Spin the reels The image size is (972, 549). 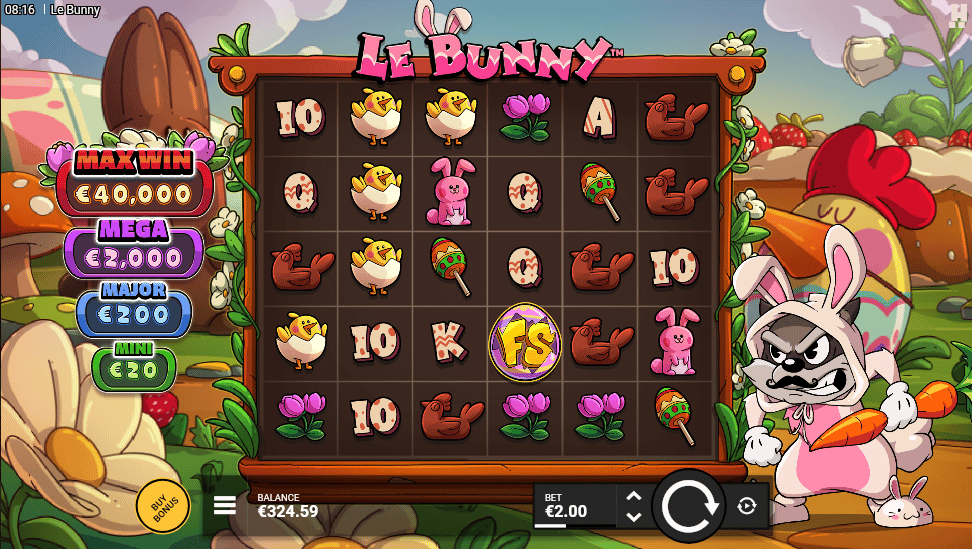click(689, 506)
